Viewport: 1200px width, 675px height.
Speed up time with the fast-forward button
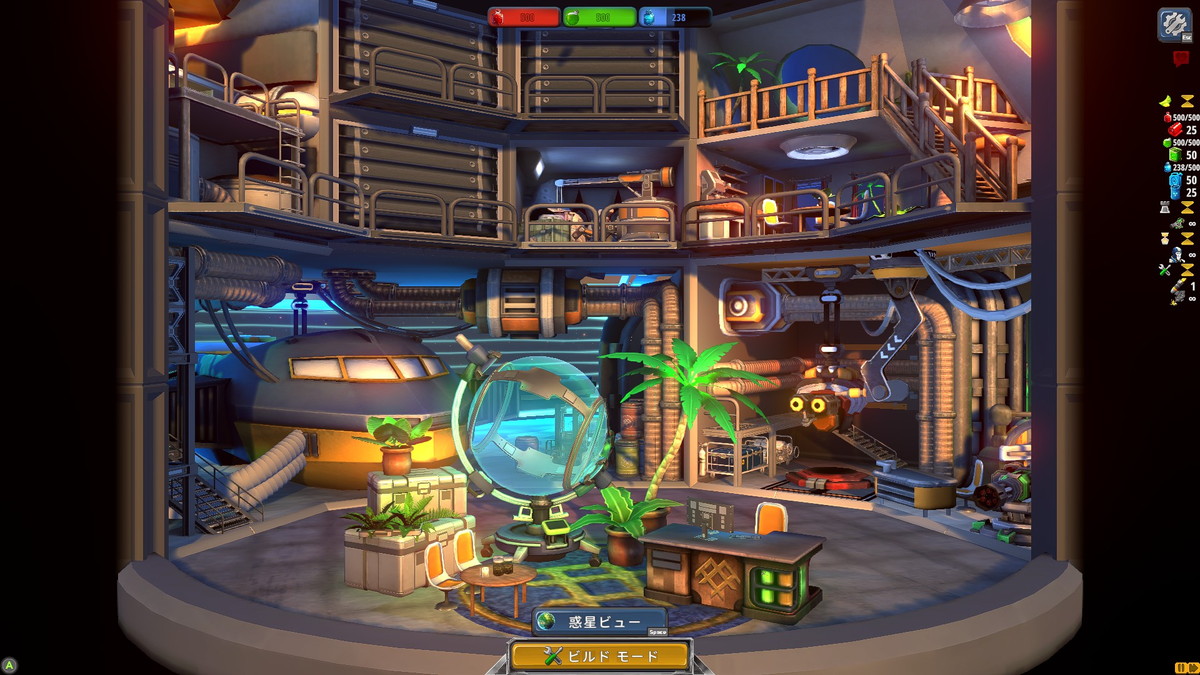coord(1192,667)
